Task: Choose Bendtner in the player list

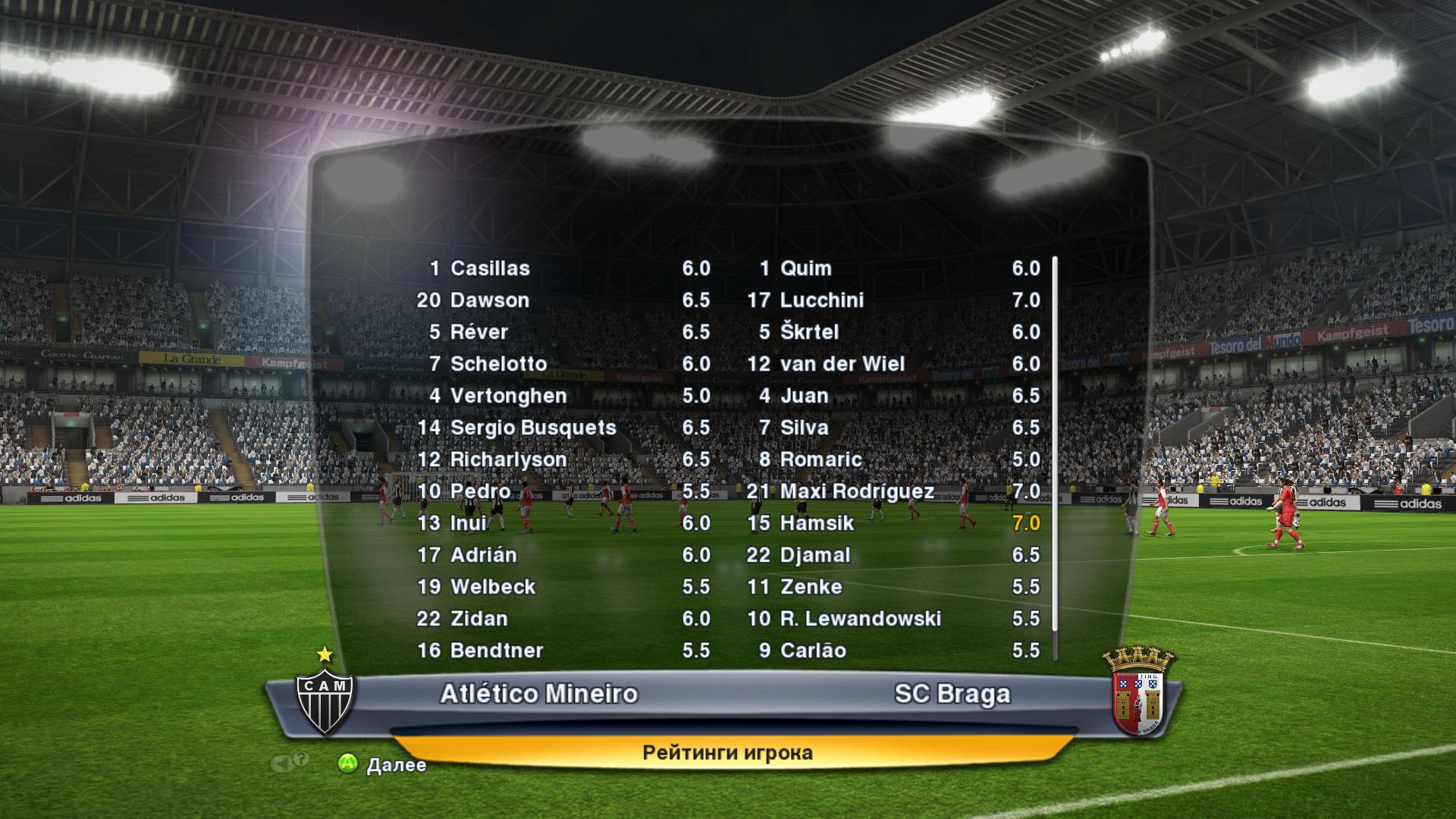Action: [496, 651]
